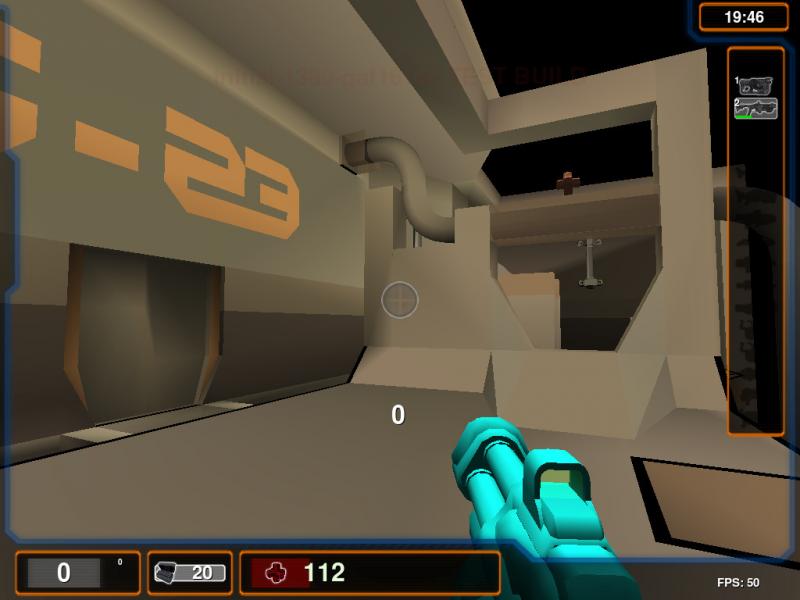Select the rifle in weapon slot 2

coord(756,108)
